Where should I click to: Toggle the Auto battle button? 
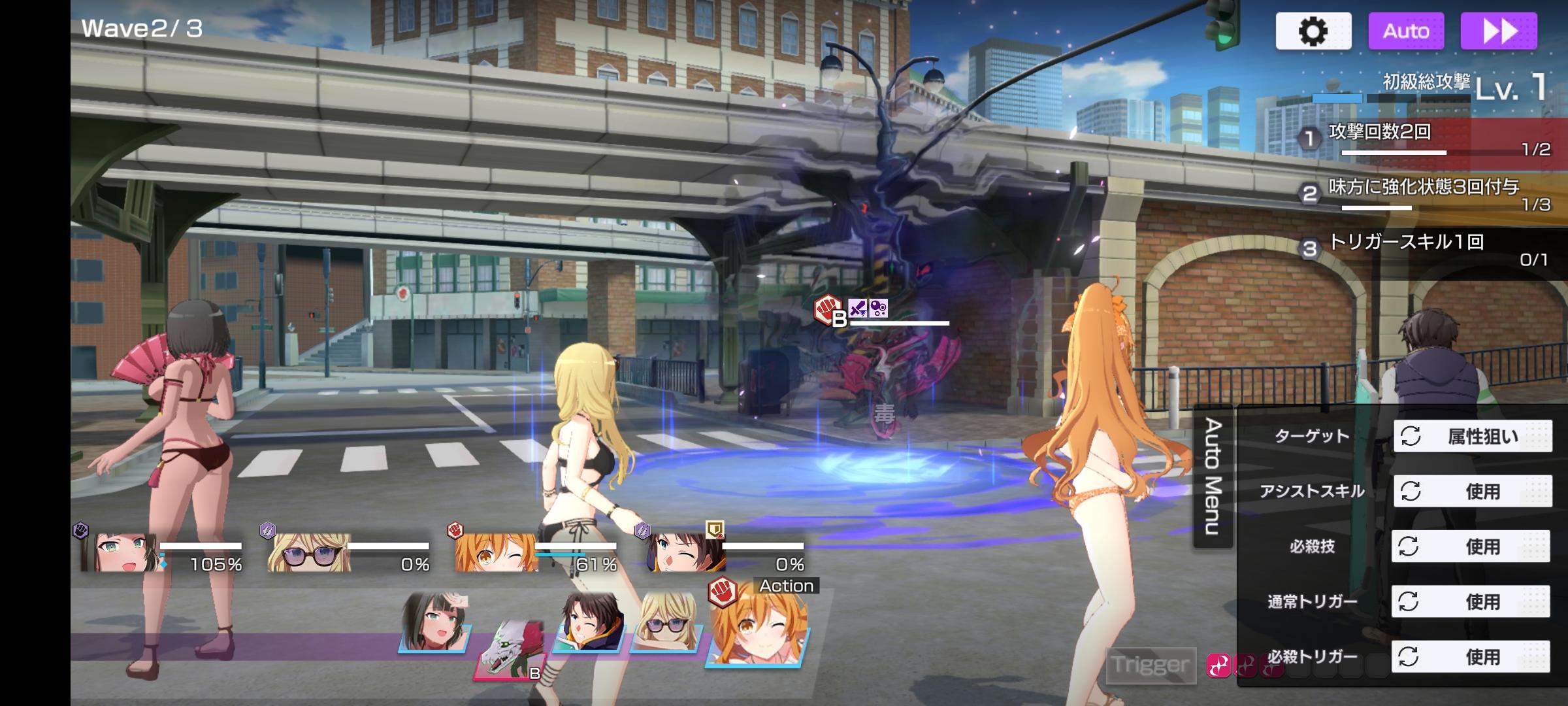pos(1406,31)
